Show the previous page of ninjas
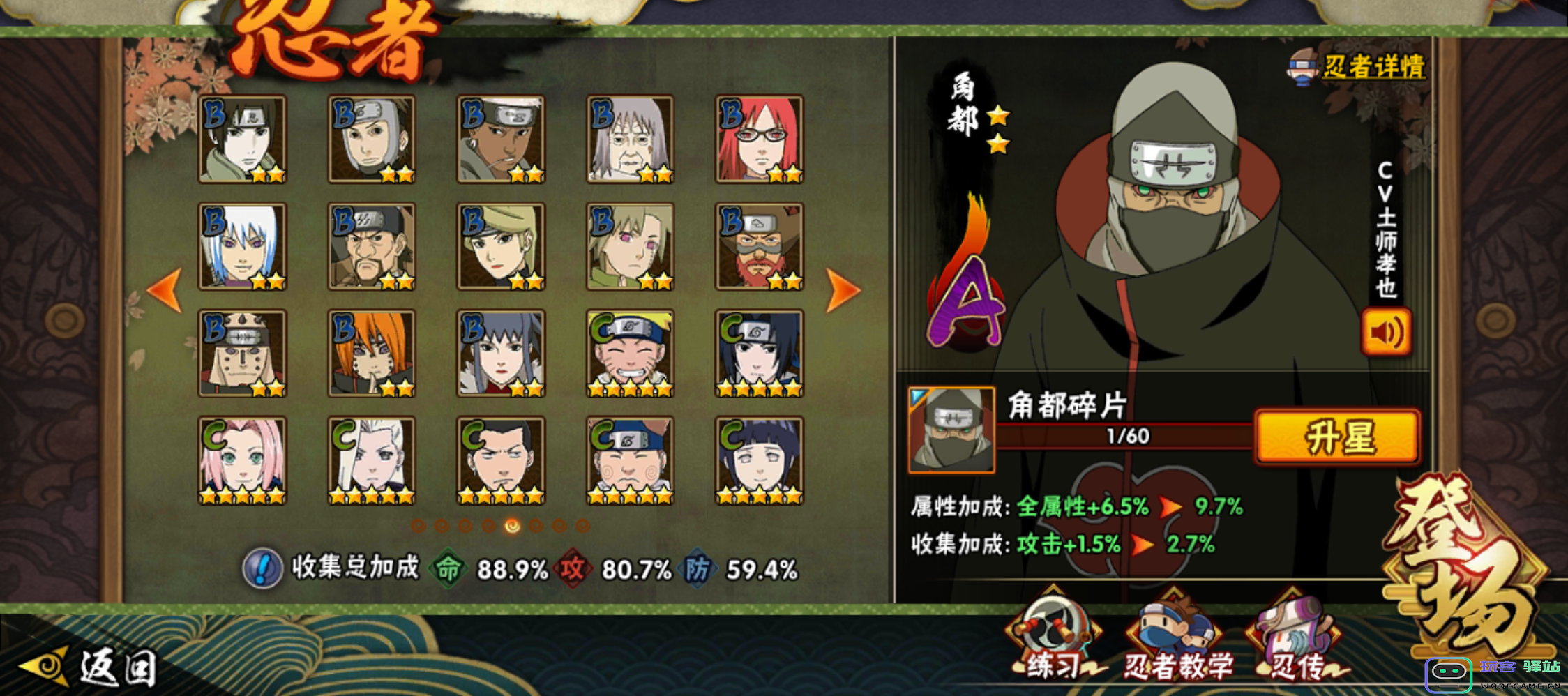 (x=166, y=289)
